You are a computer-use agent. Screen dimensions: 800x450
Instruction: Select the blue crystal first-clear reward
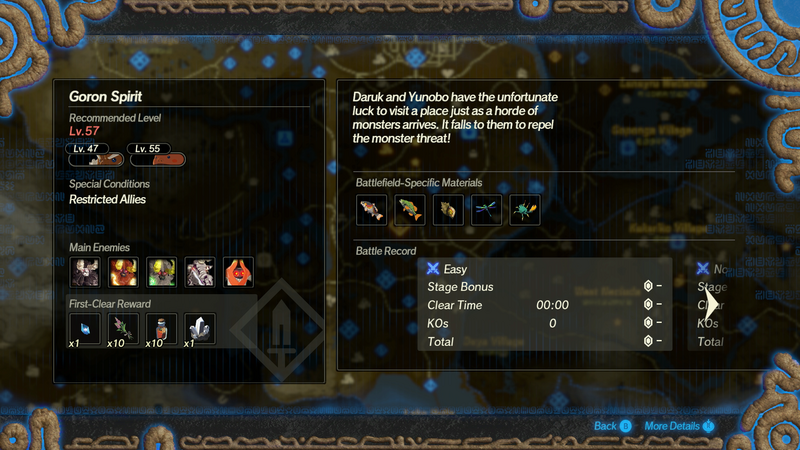[x=84, y=326]
